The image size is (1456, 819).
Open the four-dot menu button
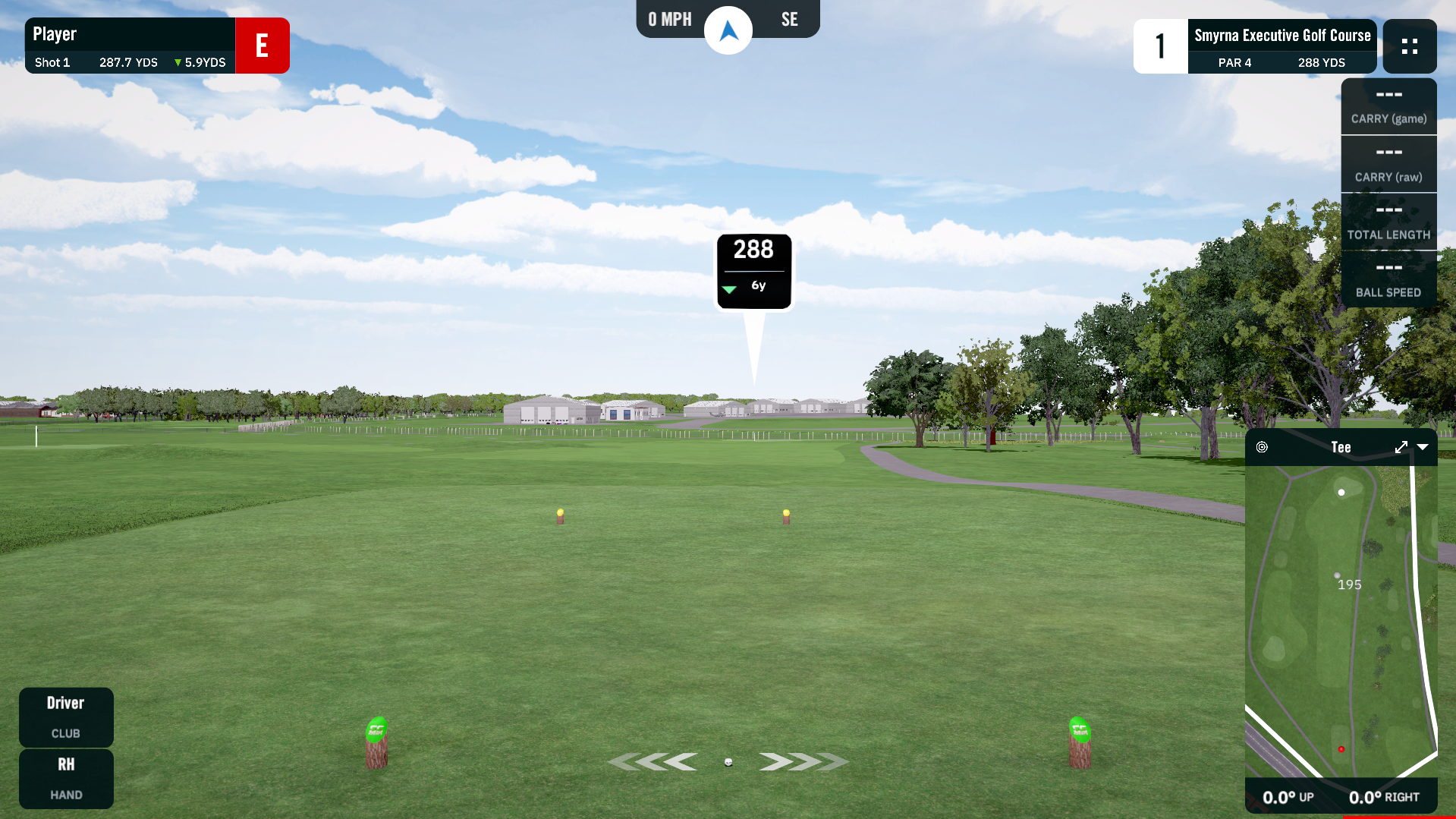click(1409, 46)
